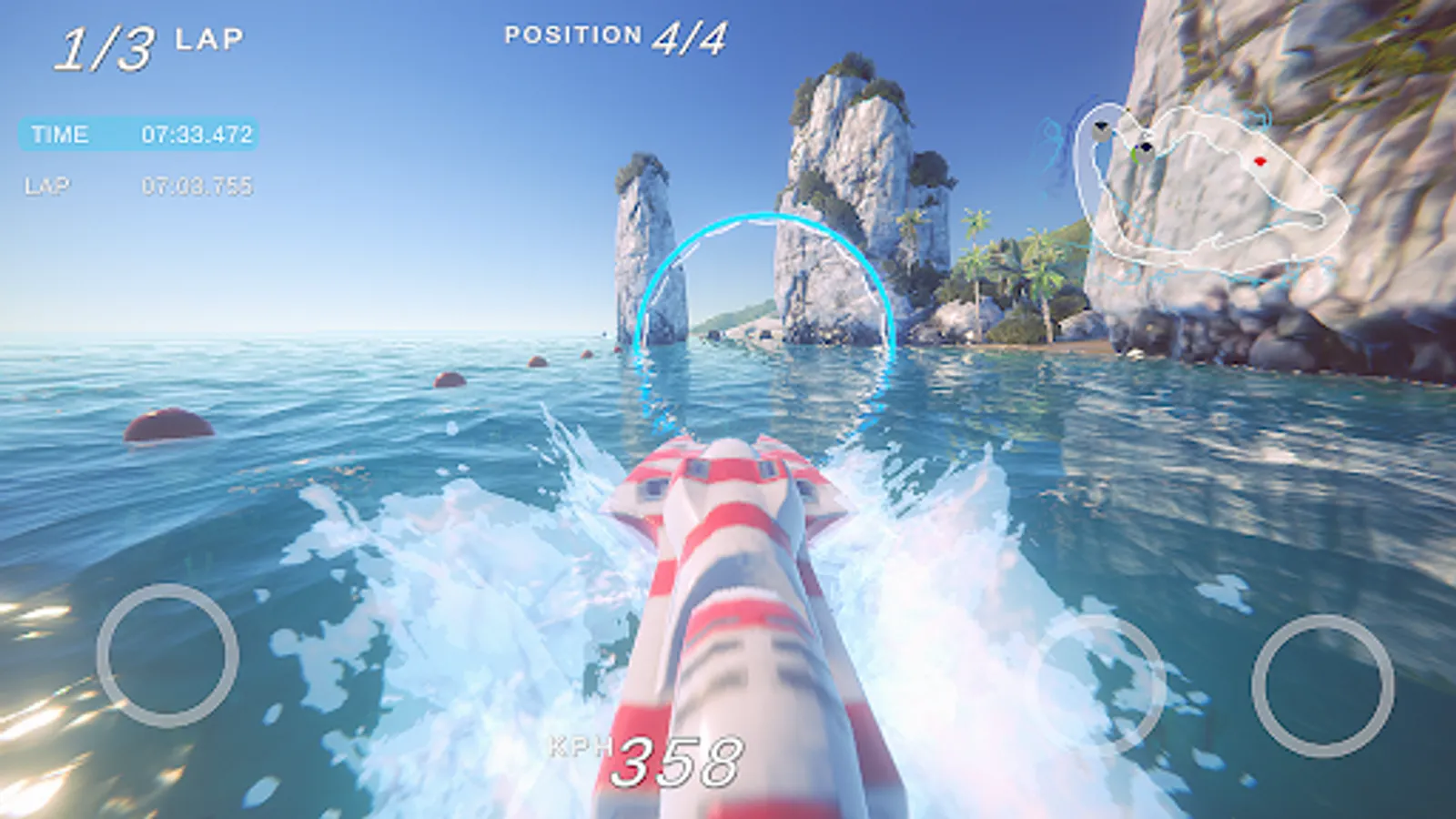Tap the POSITION 4/4 indicator

[614, 36]
